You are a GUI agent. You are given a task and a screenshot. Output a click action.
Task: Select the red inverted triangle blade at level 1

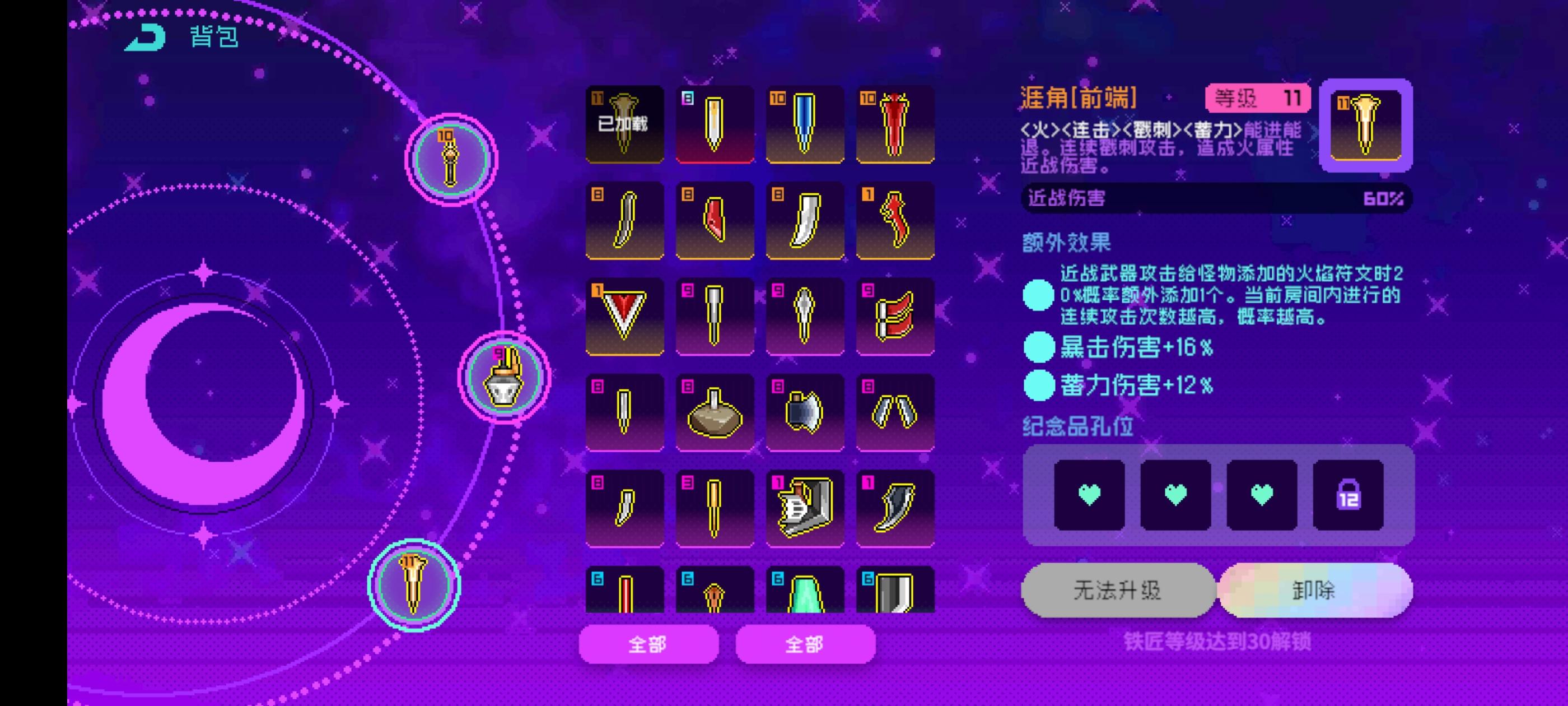click(623, 317)
